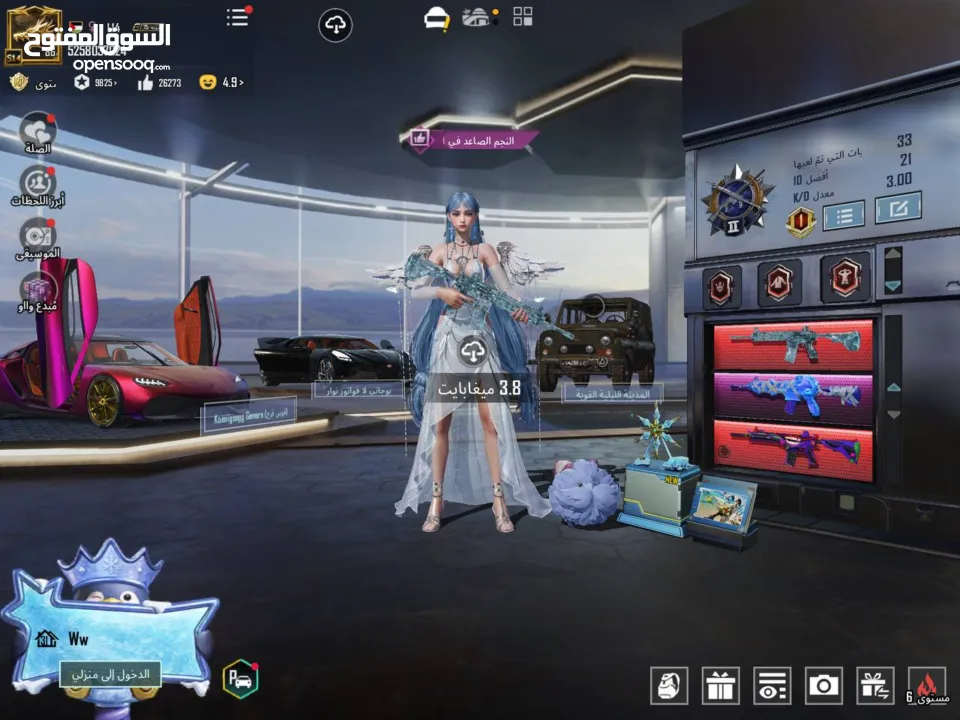Open the parking garage car icon
Viewport: 960px width, 720px height.
point(240,679)
